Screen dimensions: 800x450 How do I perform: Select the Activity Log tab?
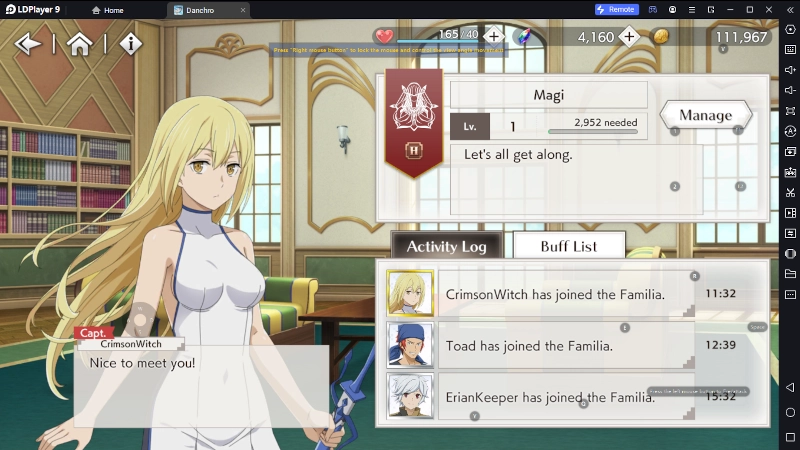pos(446,246)
